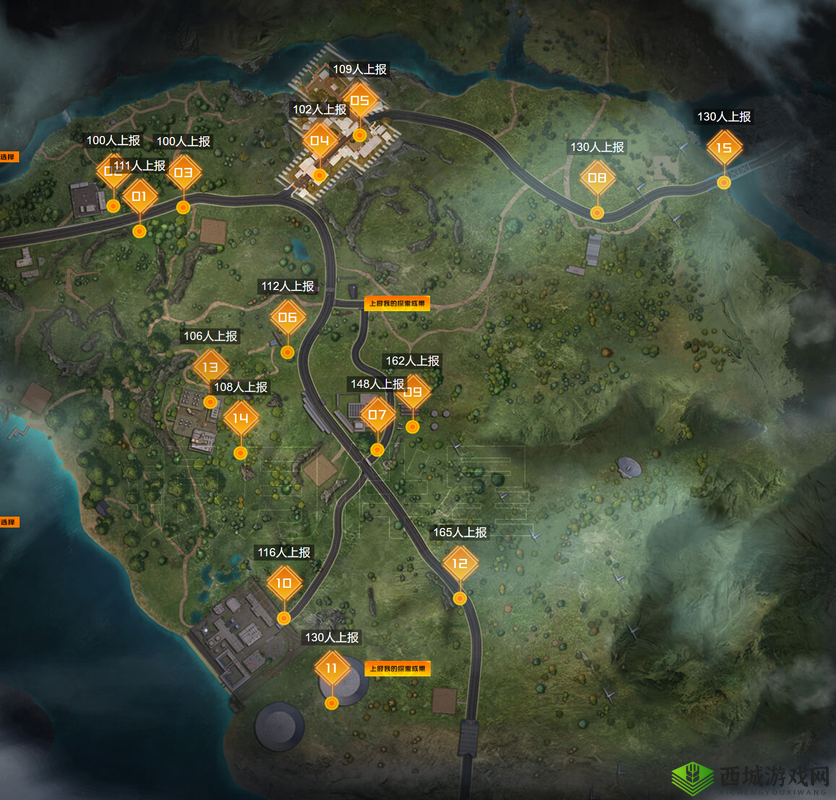Choose map marker 09

point(414,393)
